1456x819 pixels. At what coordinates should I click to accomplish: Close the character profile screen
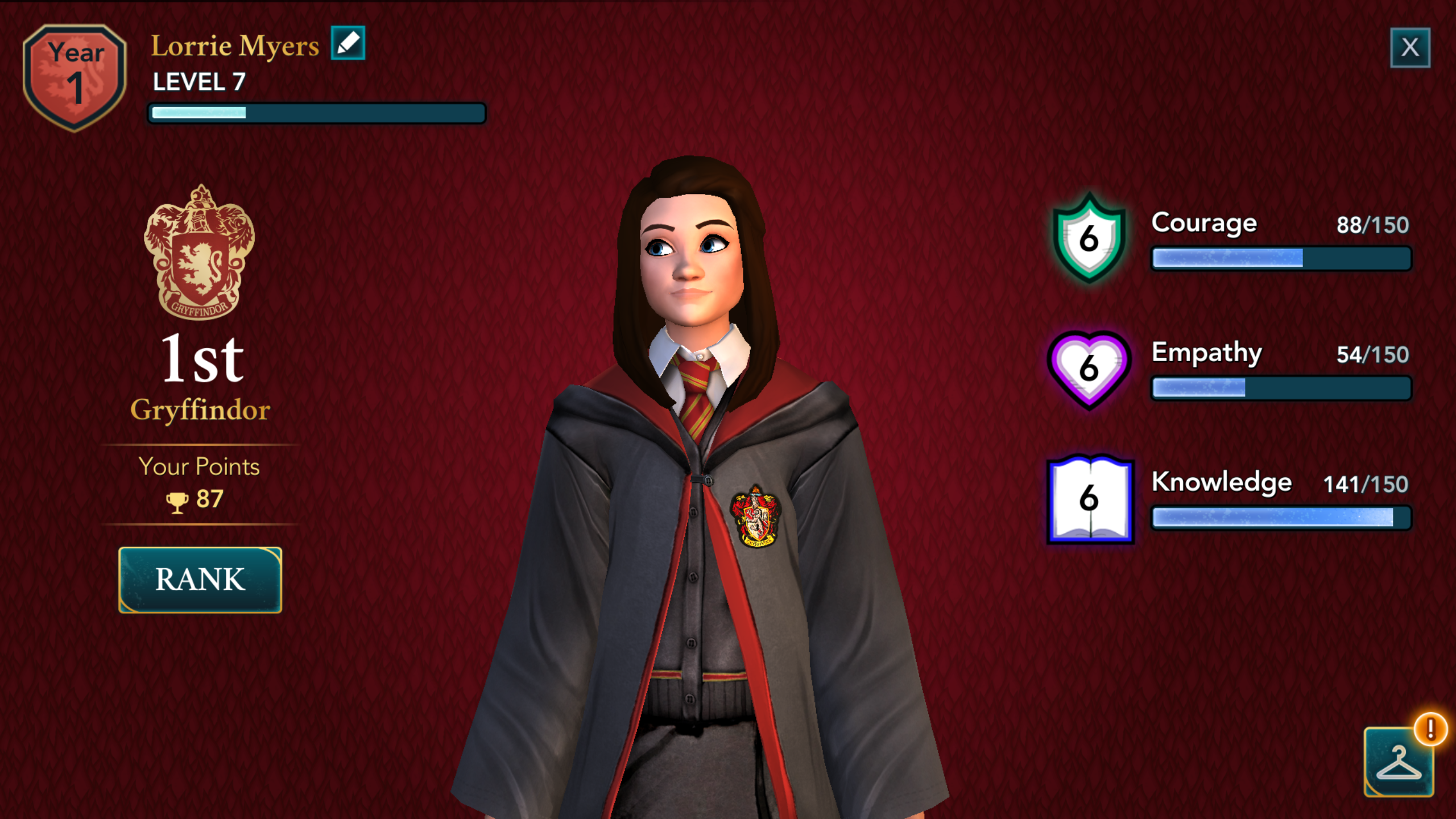tap(1409, 48)
